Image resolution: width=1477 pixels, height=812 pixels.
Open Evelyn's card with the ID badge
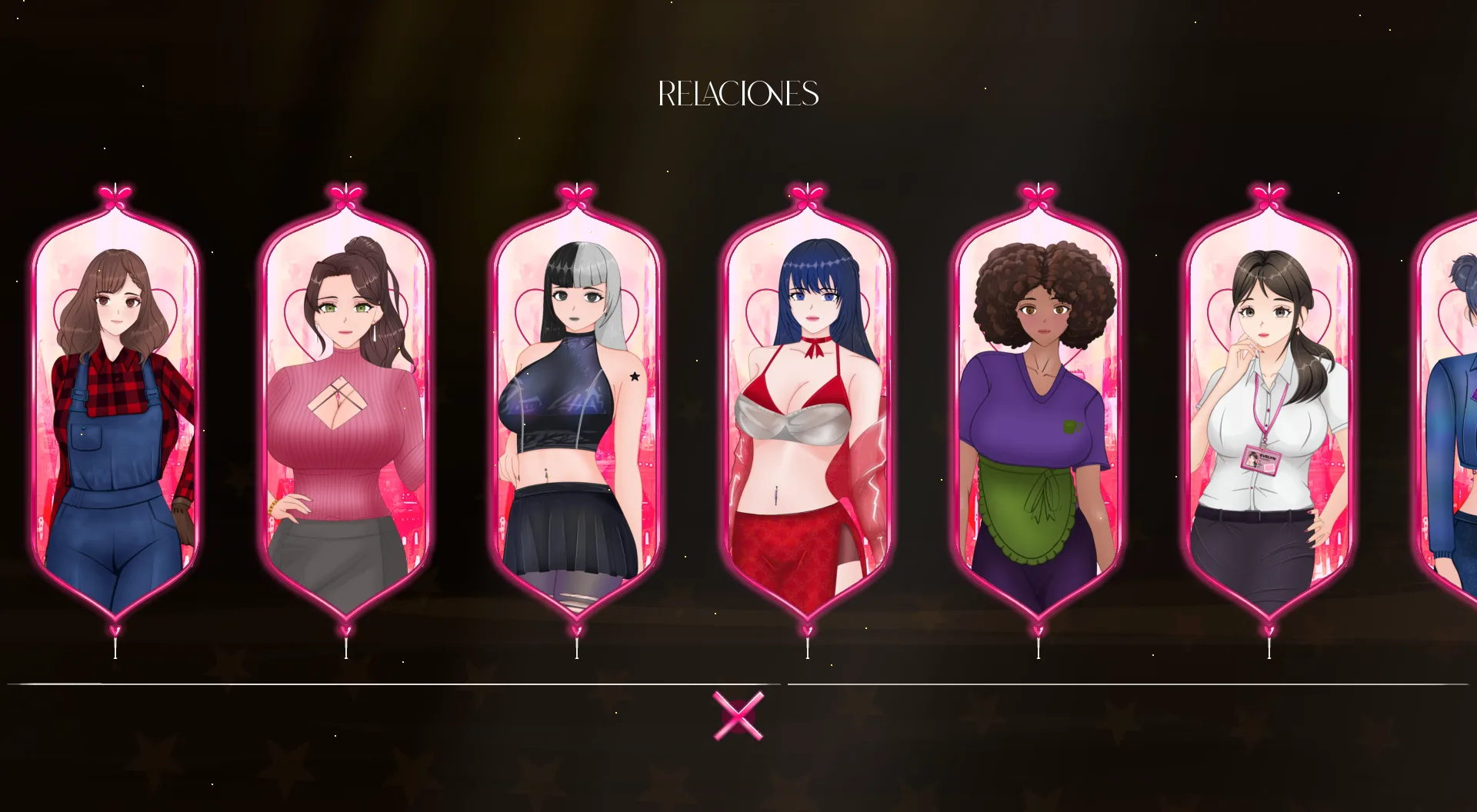click(1269, 408)
